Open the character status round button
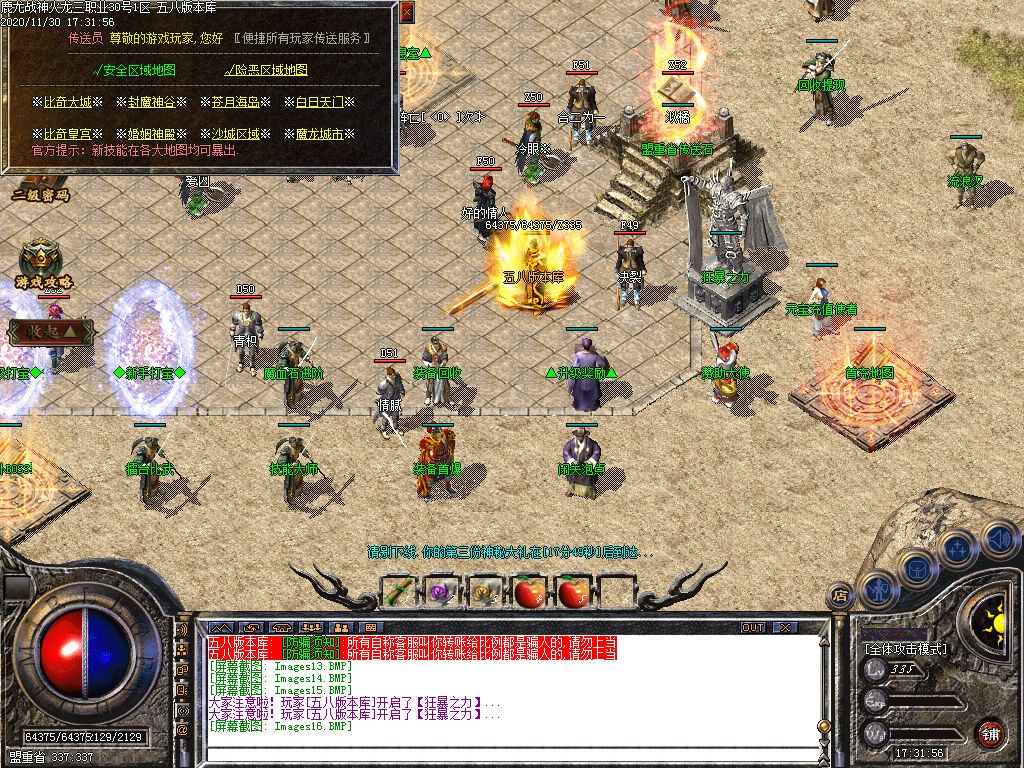Viewport: 1024px width, 768px height. pyautogui.click(x=877, y=588)
